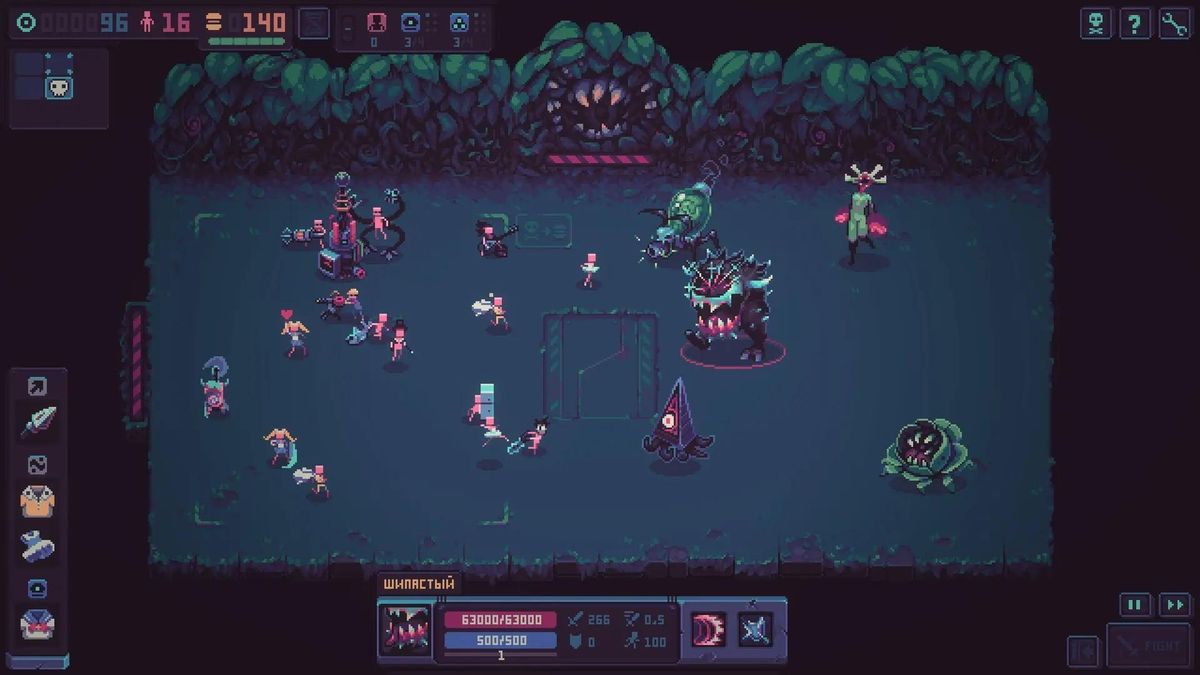Toggle fast-forward speed

tap(1175, 604)
